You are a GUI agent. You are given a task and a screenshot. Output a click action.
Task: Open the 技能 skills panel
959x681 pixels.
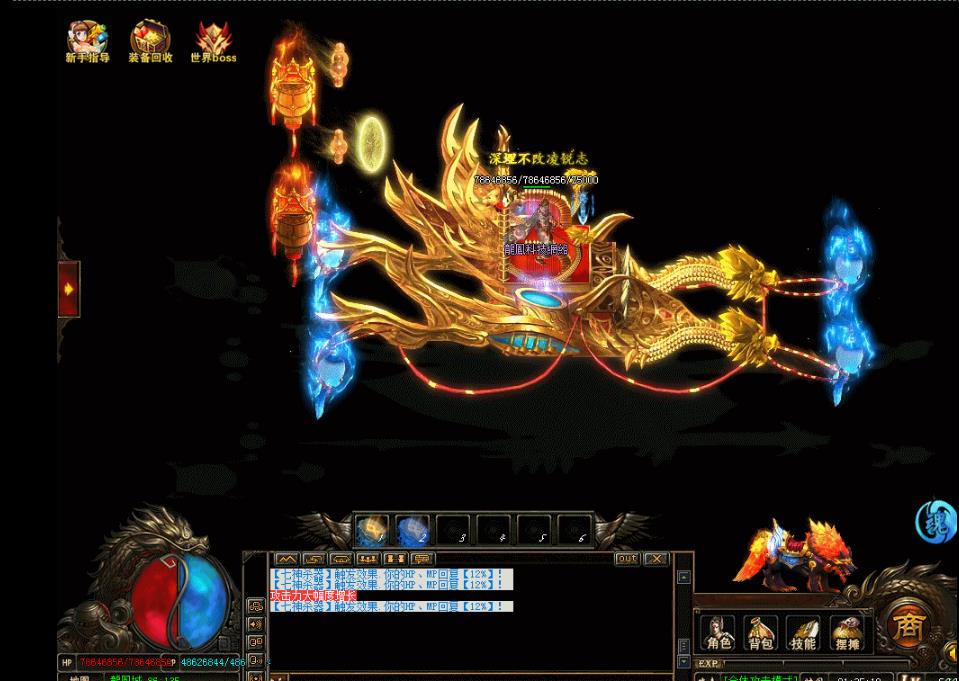(803, 631)
